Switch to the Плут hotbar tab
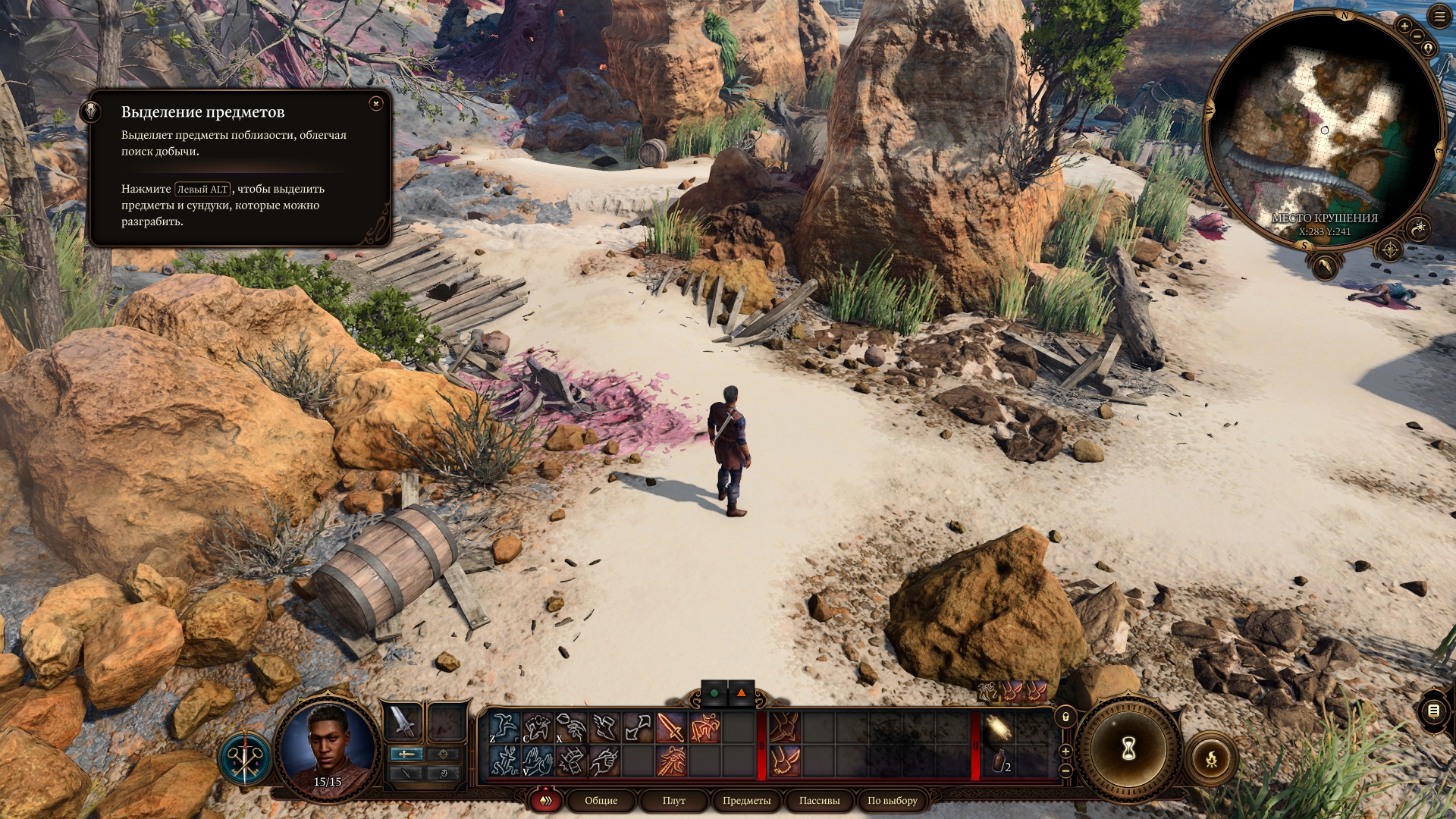 (673, 800)
